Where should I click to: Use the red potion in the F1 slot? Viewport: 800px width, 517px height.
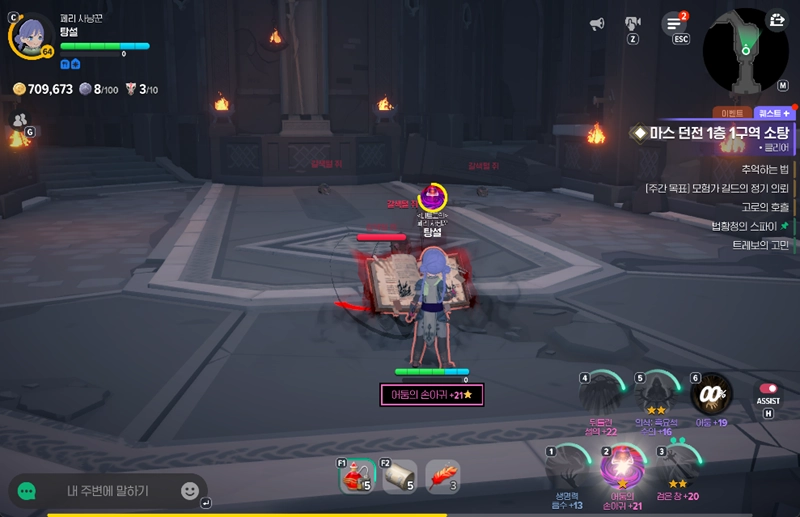pyautogui.click(x=357, y=478)
